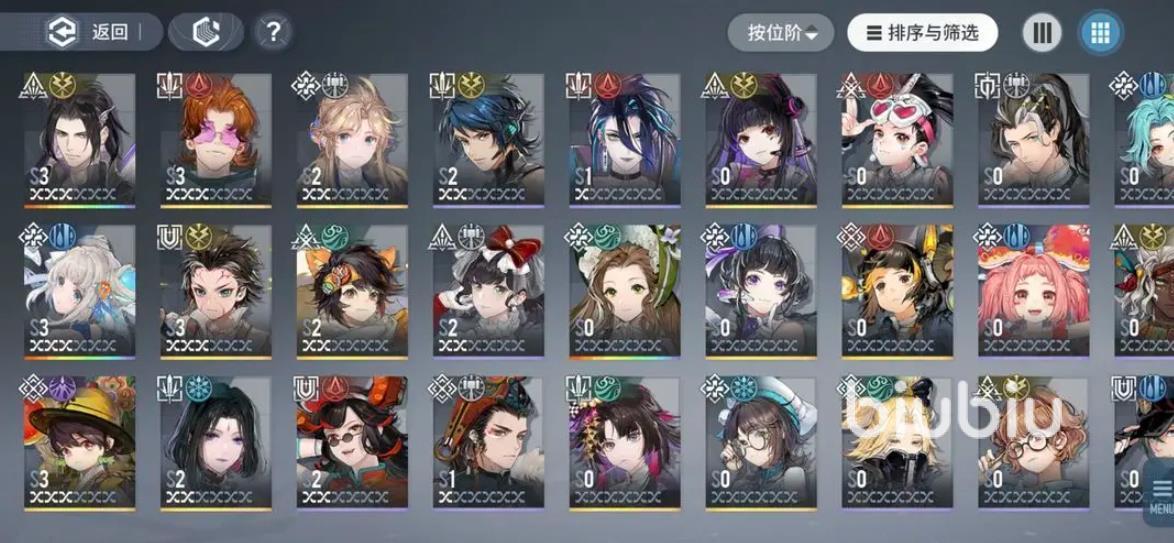Pick the character with round glasses and red horns

tap(352, 443)
